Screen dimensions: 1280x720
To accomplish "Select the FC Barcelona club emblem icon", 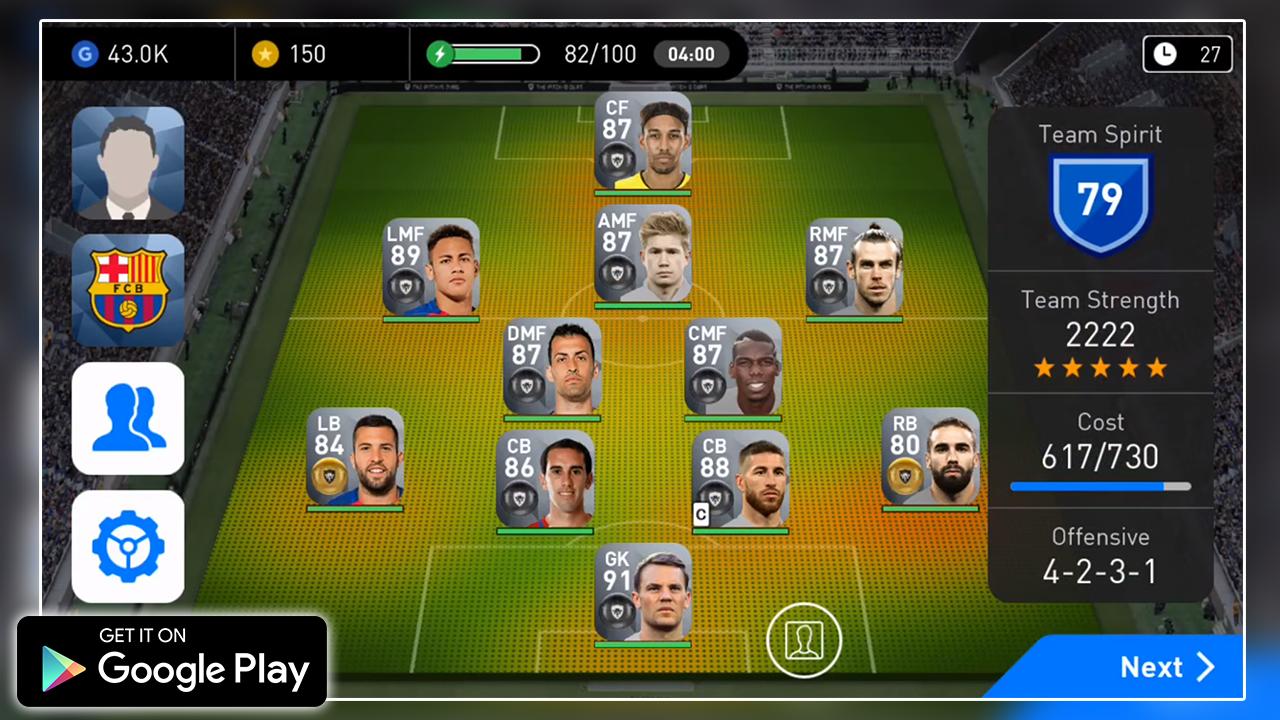I will coord(127,289).
